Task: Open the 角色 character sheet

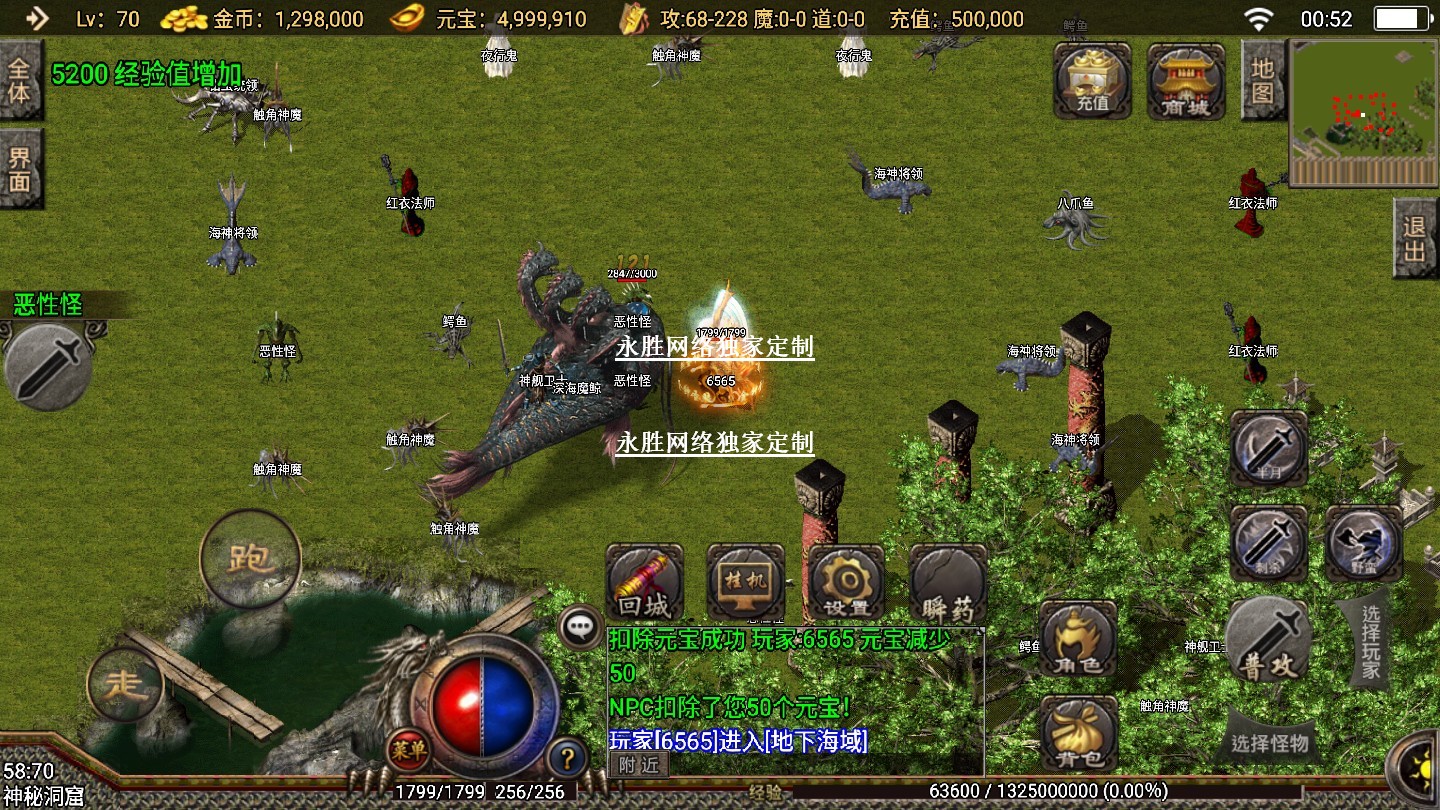Action: (1078, 640)
